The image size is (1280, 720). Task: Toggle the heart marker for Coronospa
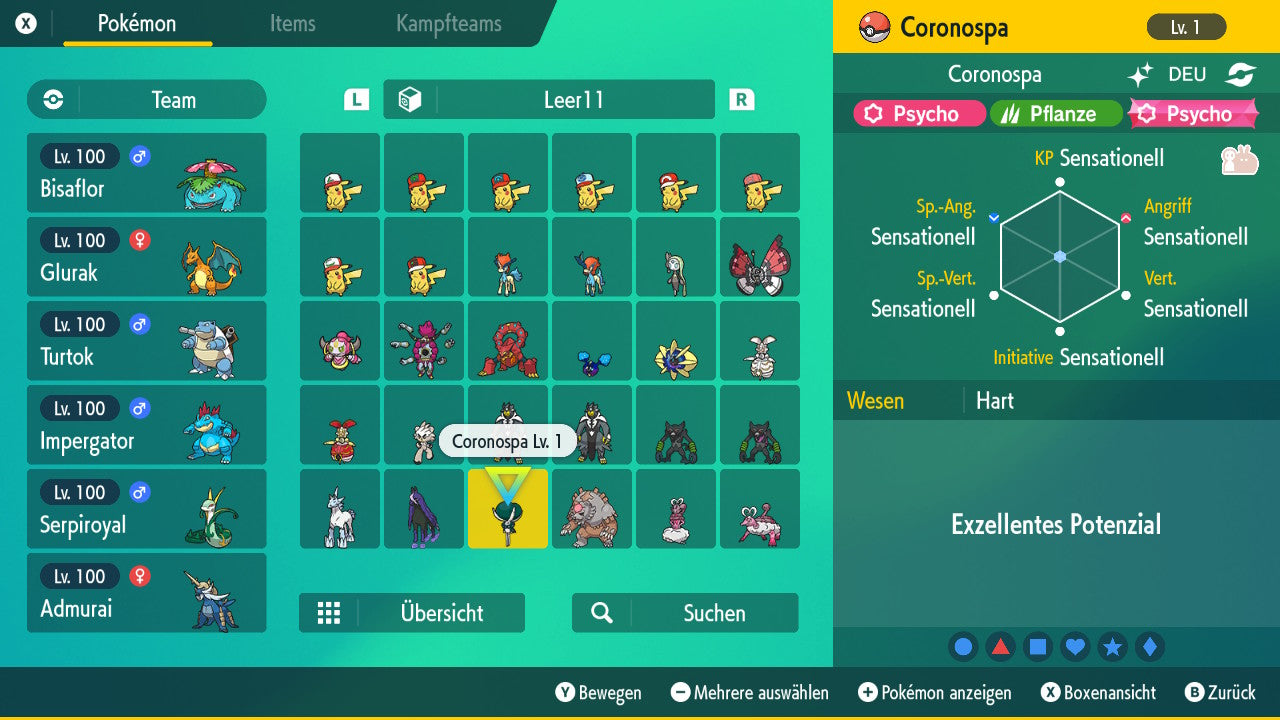tap(1075, 646)
